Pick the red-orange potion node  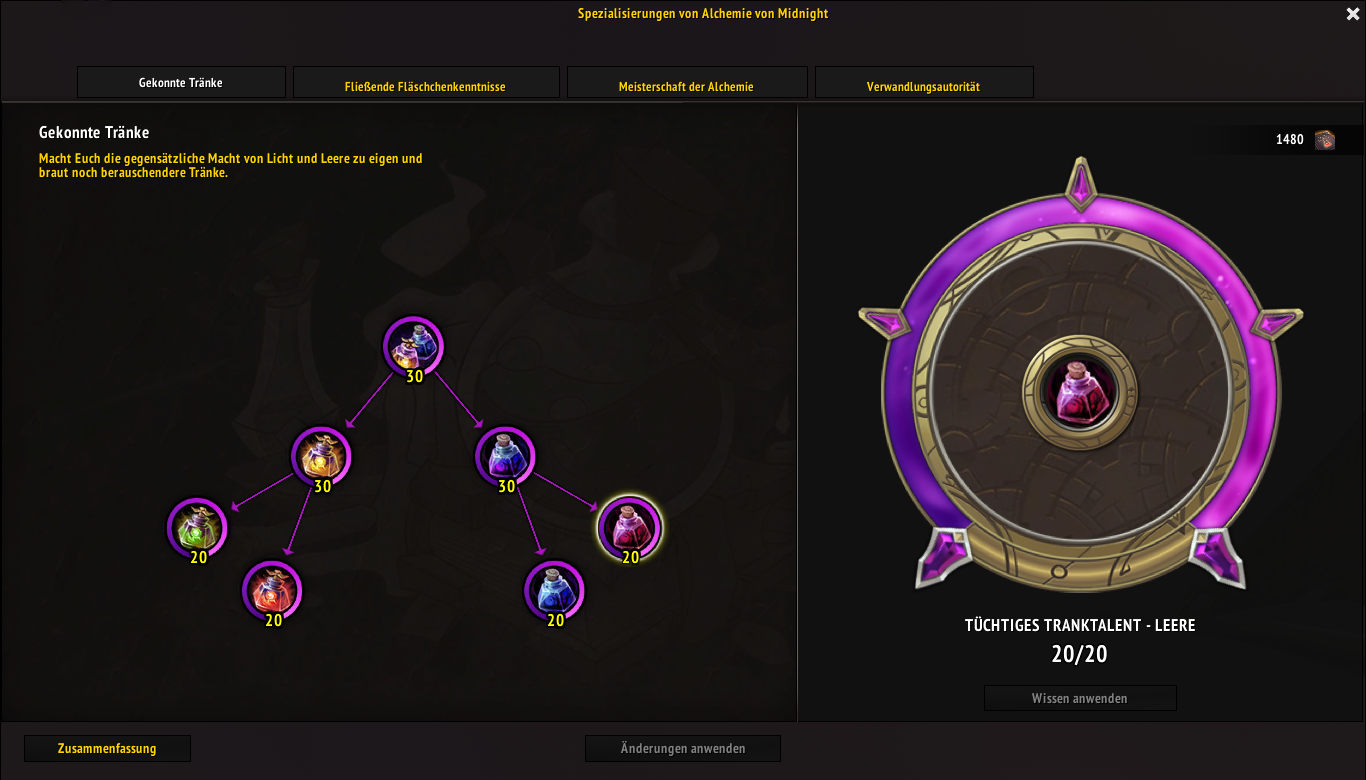(x=272, y=590)
